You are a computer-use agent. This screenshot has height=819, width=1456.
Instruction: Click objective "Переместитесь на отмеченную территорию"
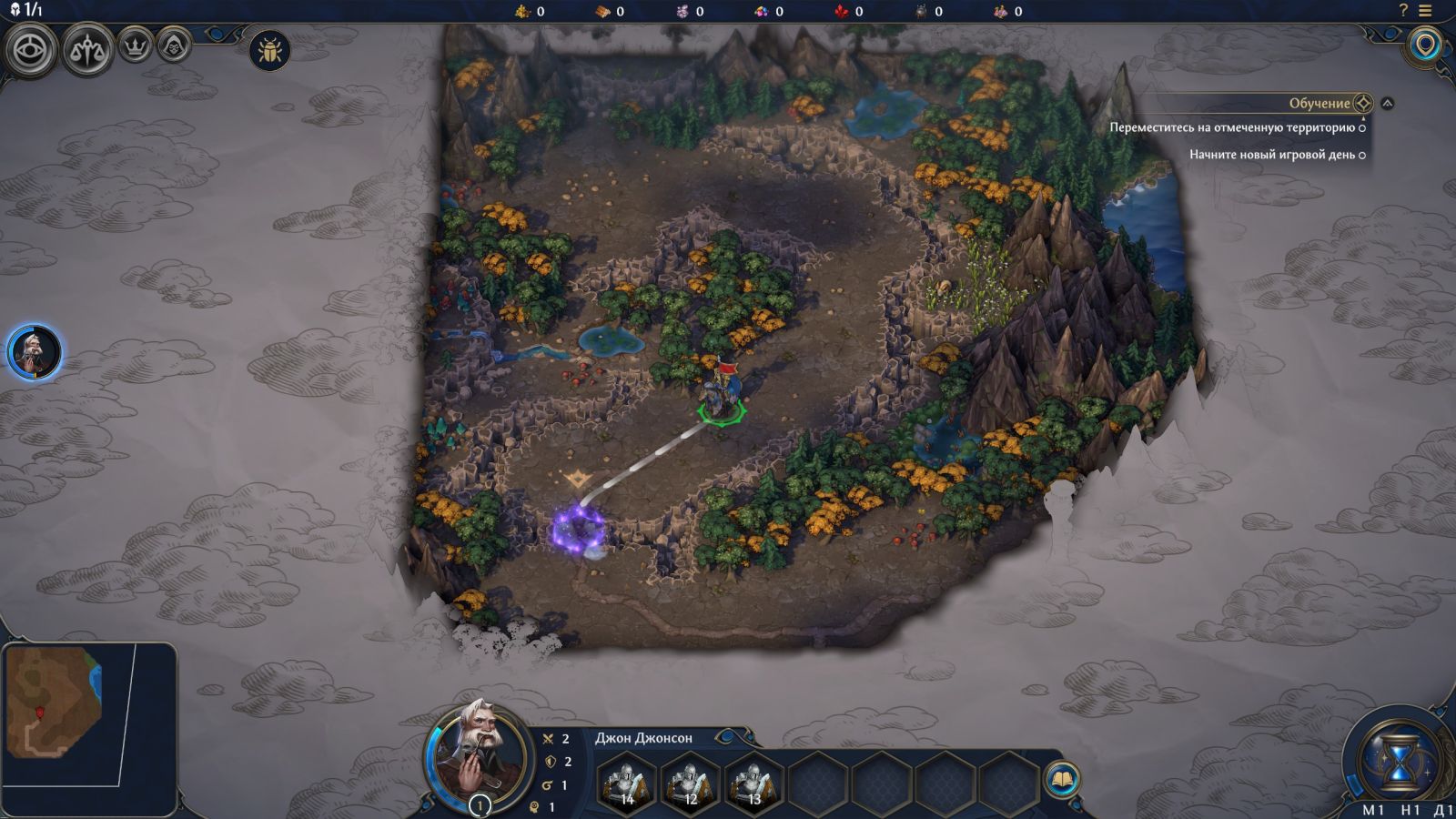(x=1232, y=127)
